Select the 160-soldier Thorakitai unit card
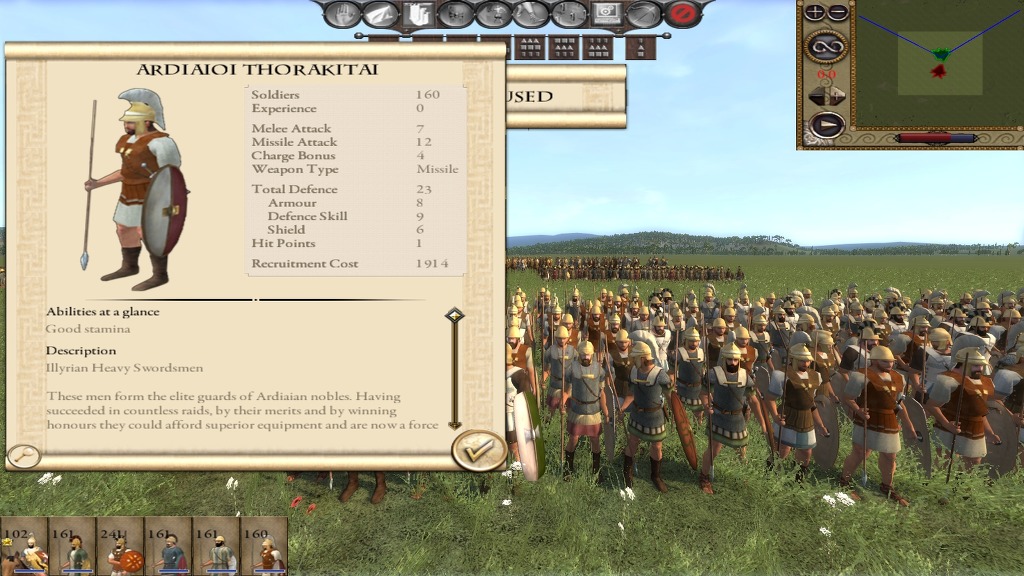 [x=264, y=546]
